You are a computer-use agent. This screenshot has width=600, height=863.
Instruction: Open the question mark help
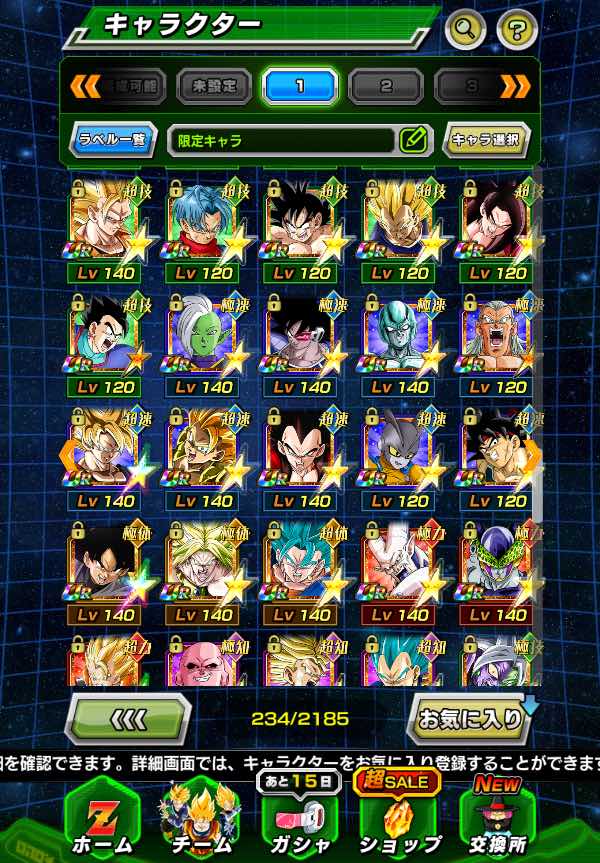pyautogui.click(x=515, y=28)
